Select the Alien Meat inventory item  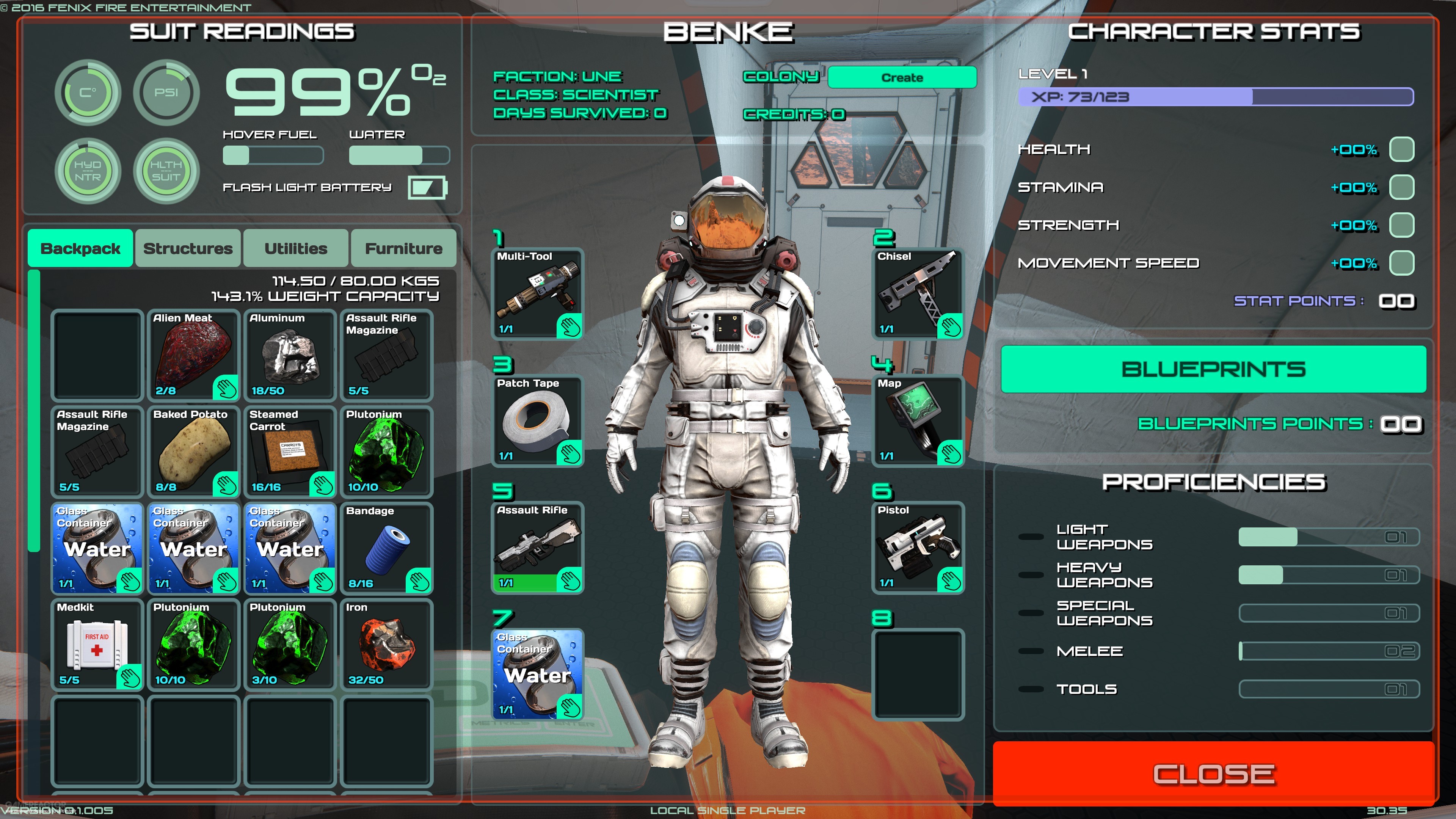[x=193, y=355]
